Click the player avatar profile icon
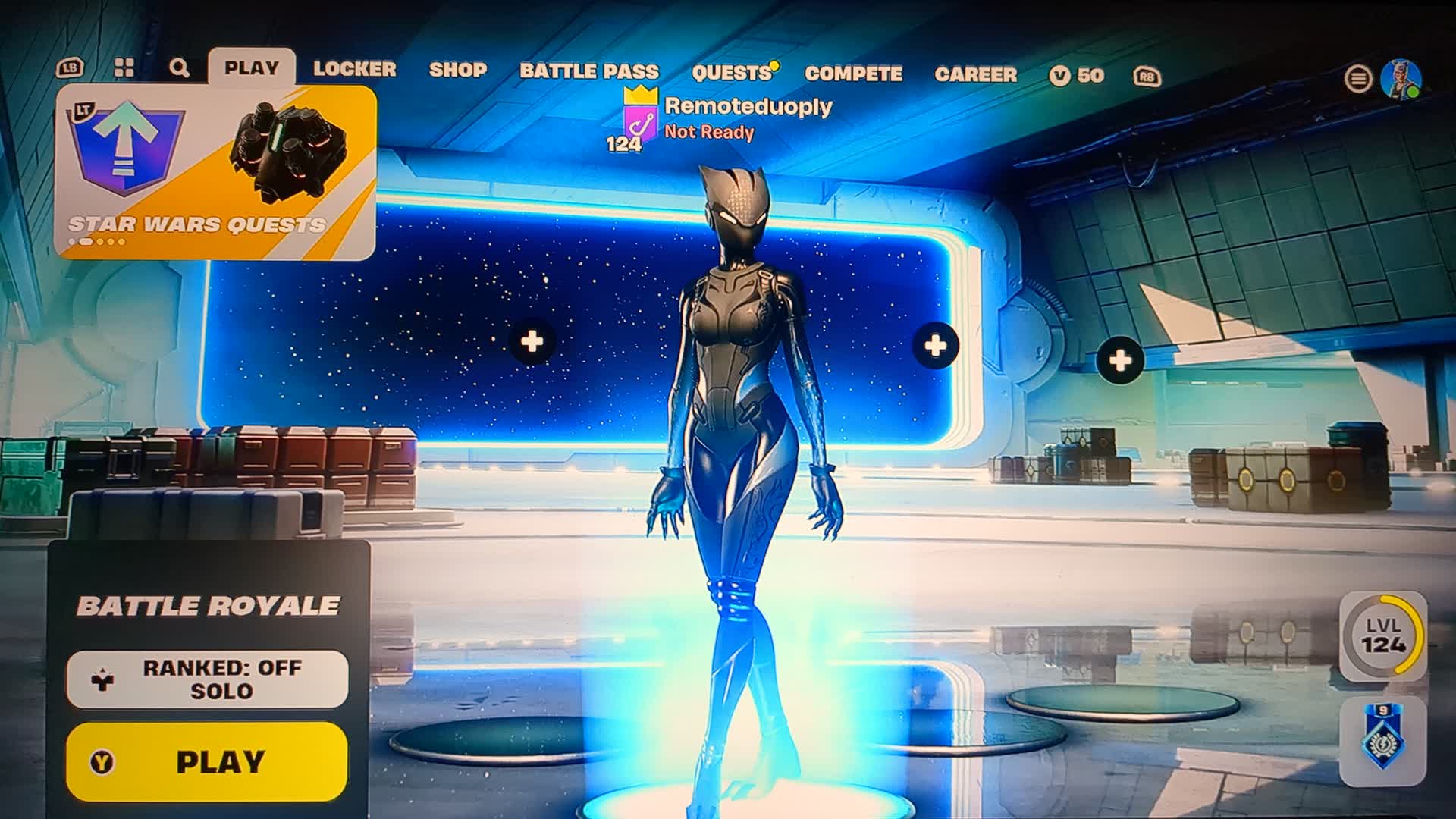Image resolution: width=1456 pixels, height=819 pixels. coord(1400,78)
